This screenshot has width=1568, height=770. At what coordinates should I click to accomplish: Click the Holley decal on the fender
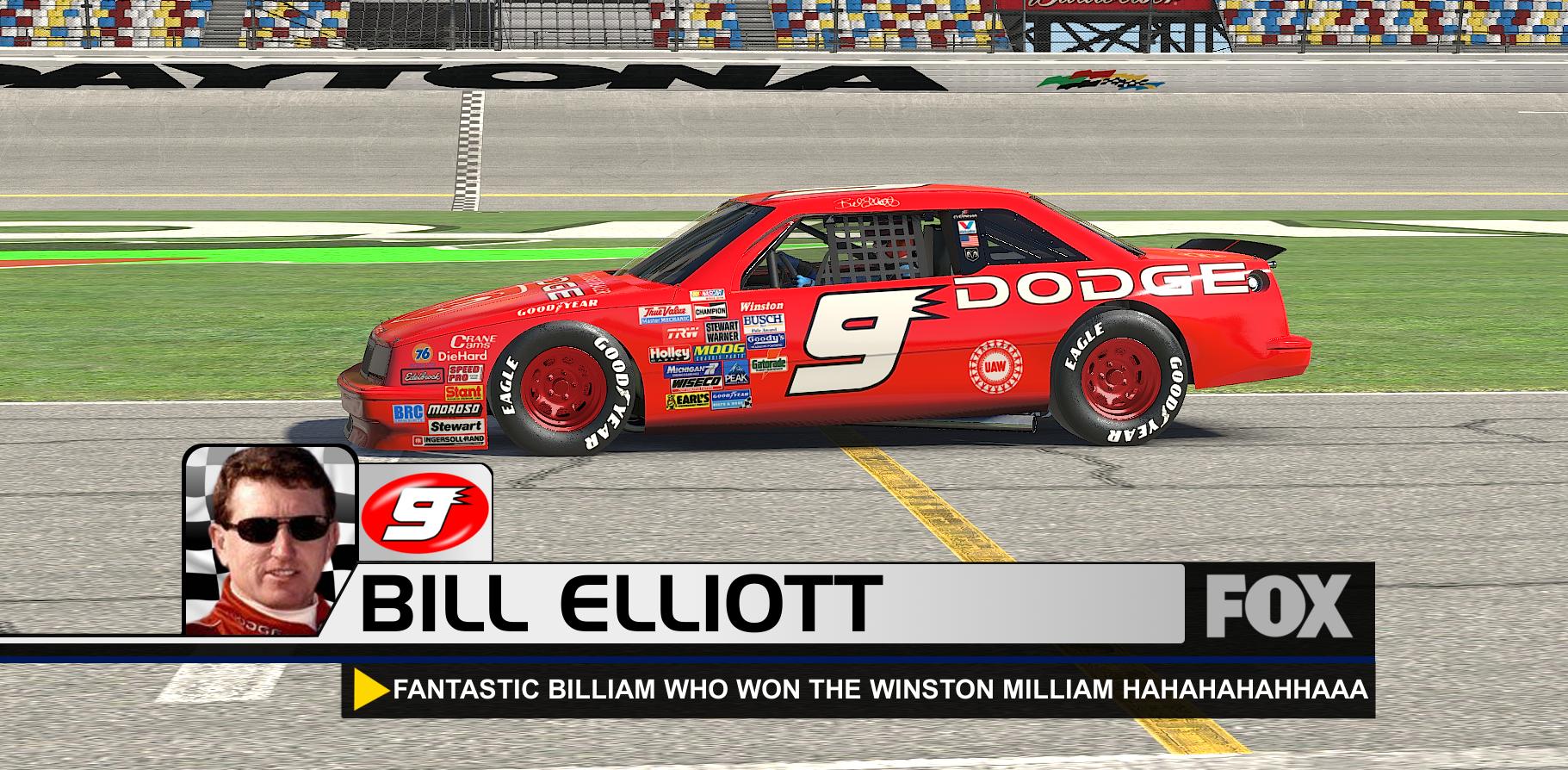click(x=670, y=353)
